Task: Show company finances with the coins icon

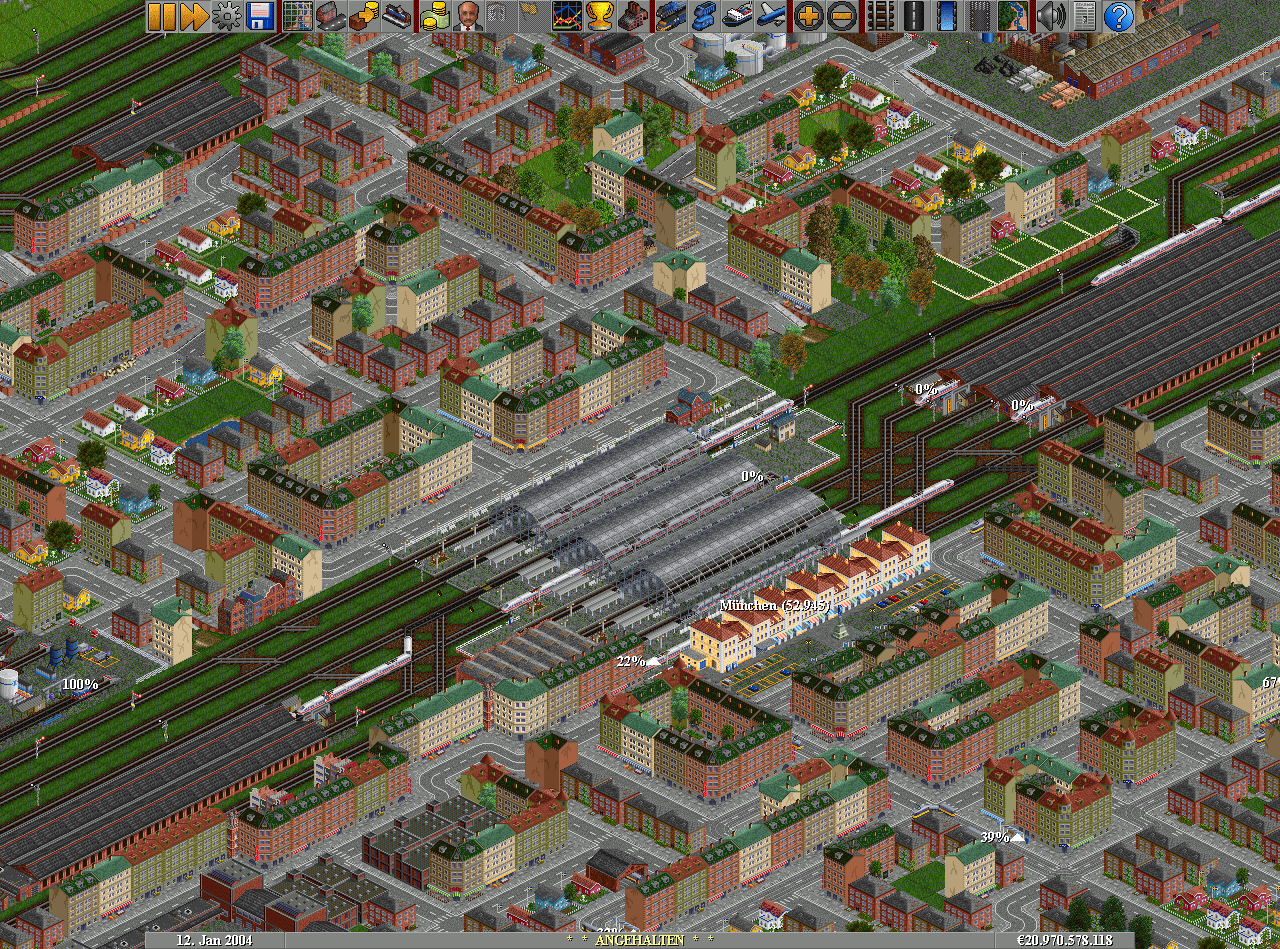Action: pyautogui.click(x=435, y=16)
